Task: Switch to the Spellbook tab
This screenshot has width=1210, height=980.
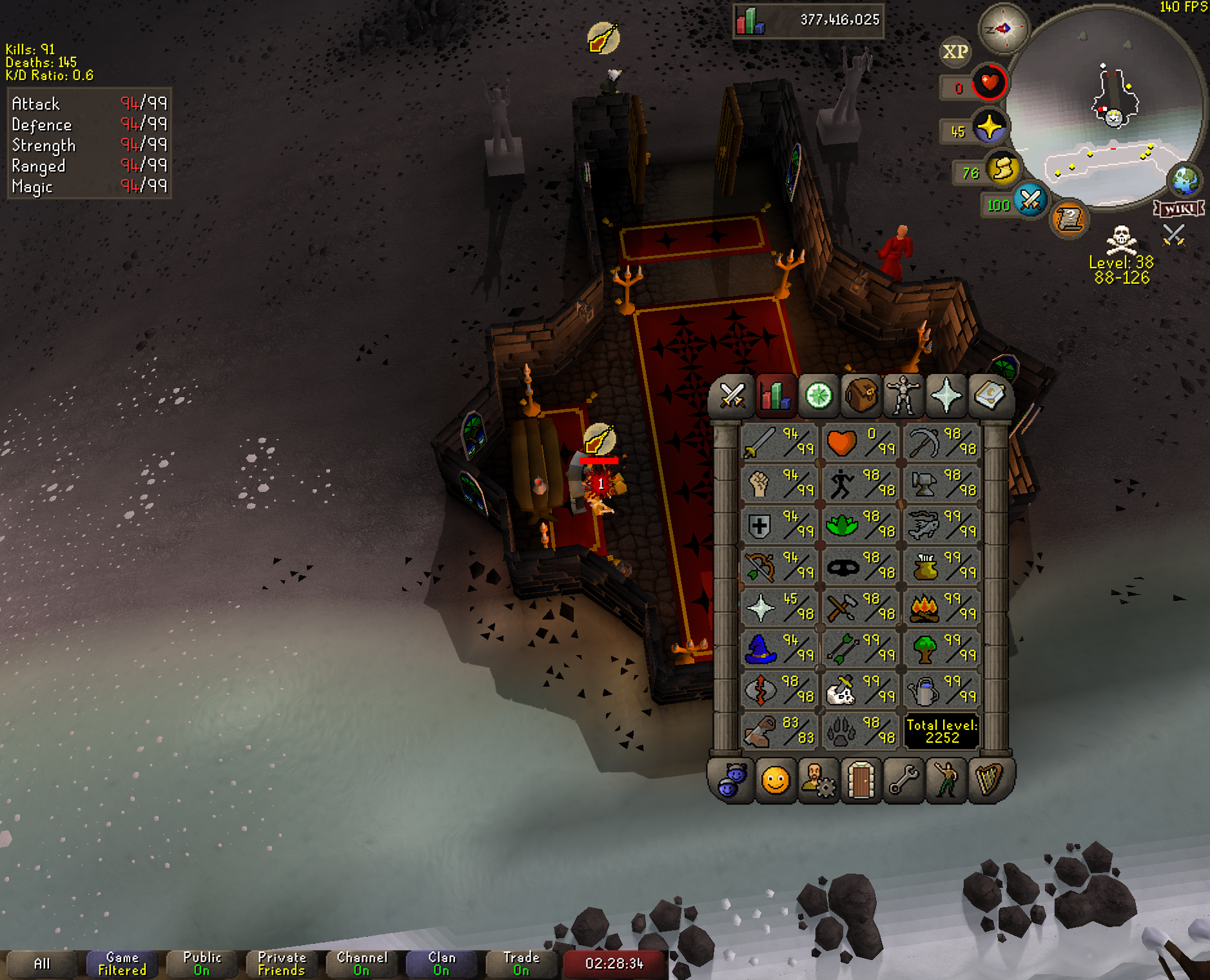Action: point(988,395)
